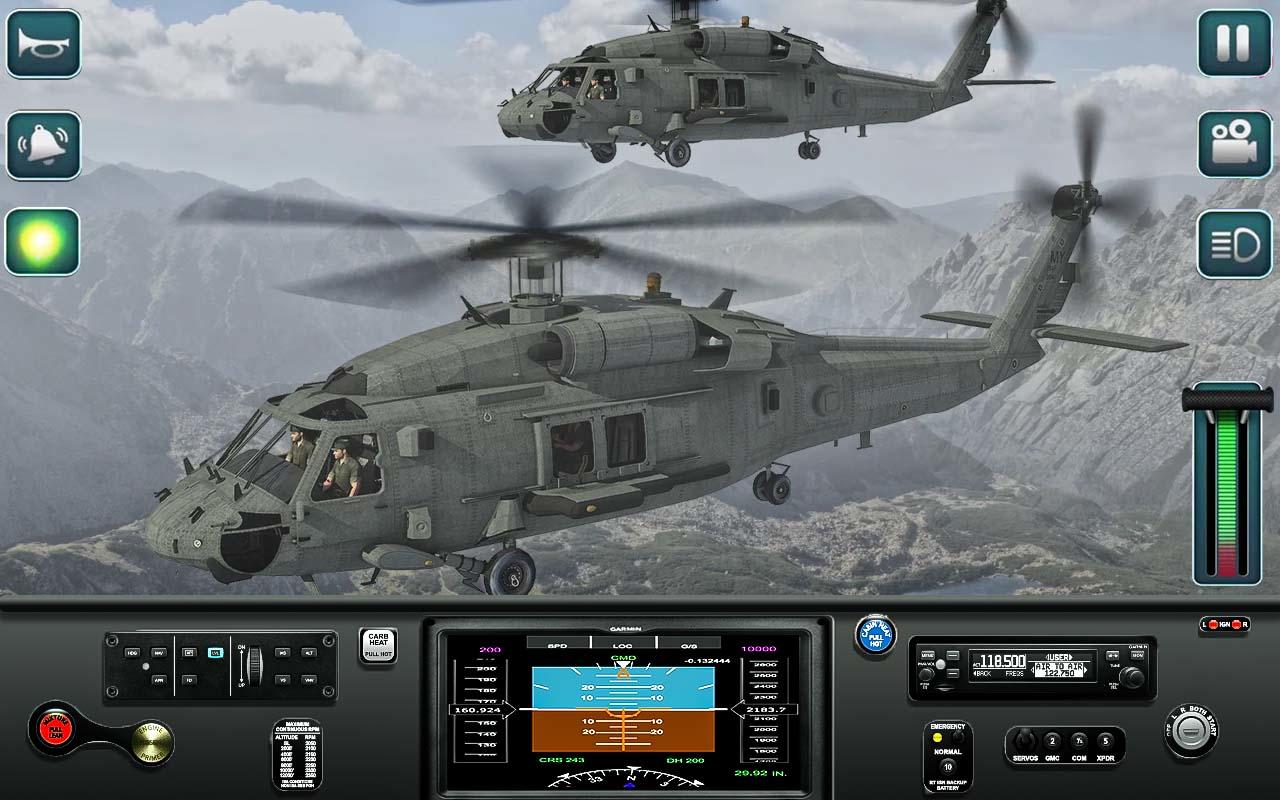Select the highlighted LVL mode button
1280x800 pixels.
215,652
